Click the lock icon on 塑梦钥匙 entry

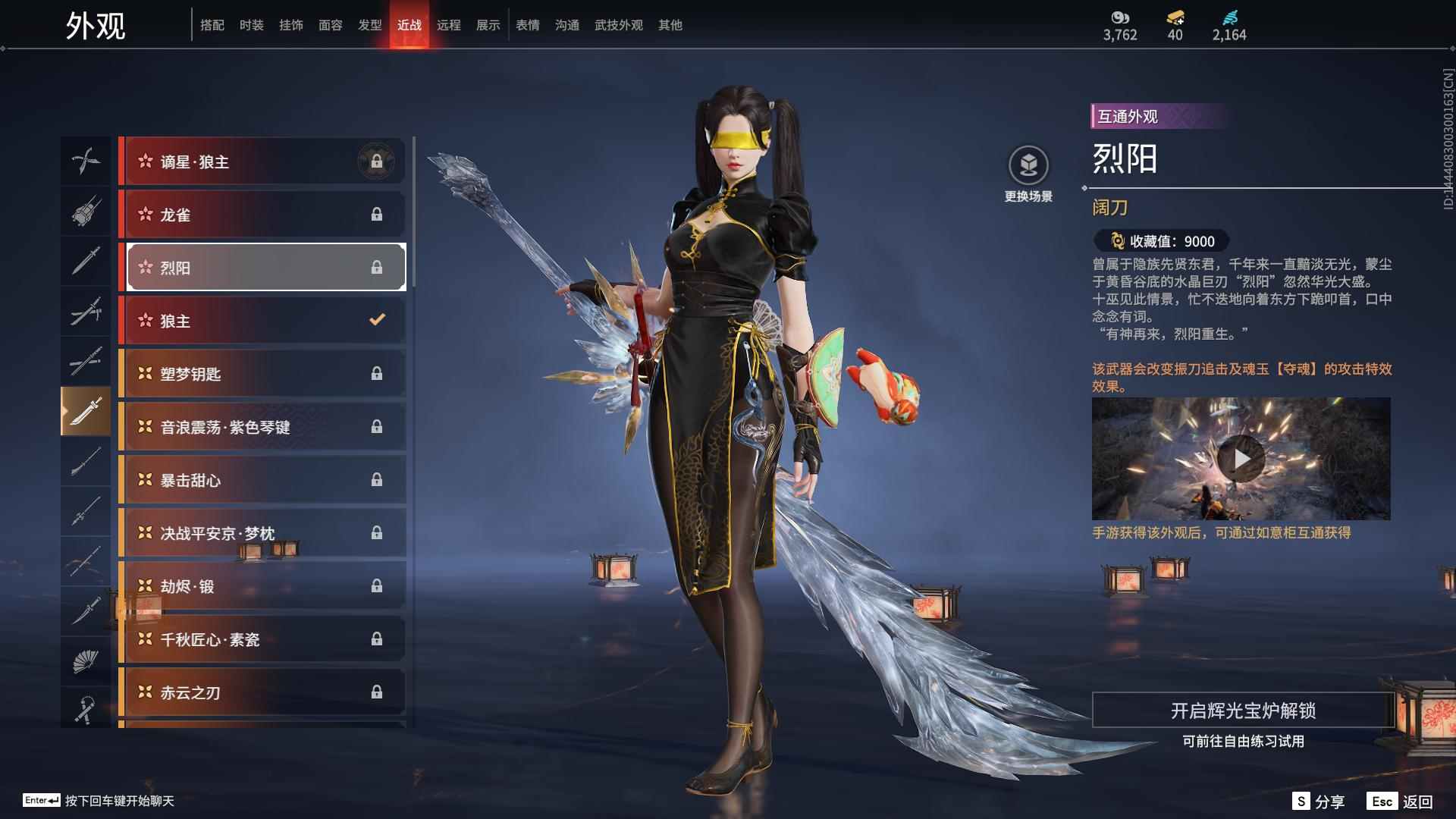coord(377,373)
